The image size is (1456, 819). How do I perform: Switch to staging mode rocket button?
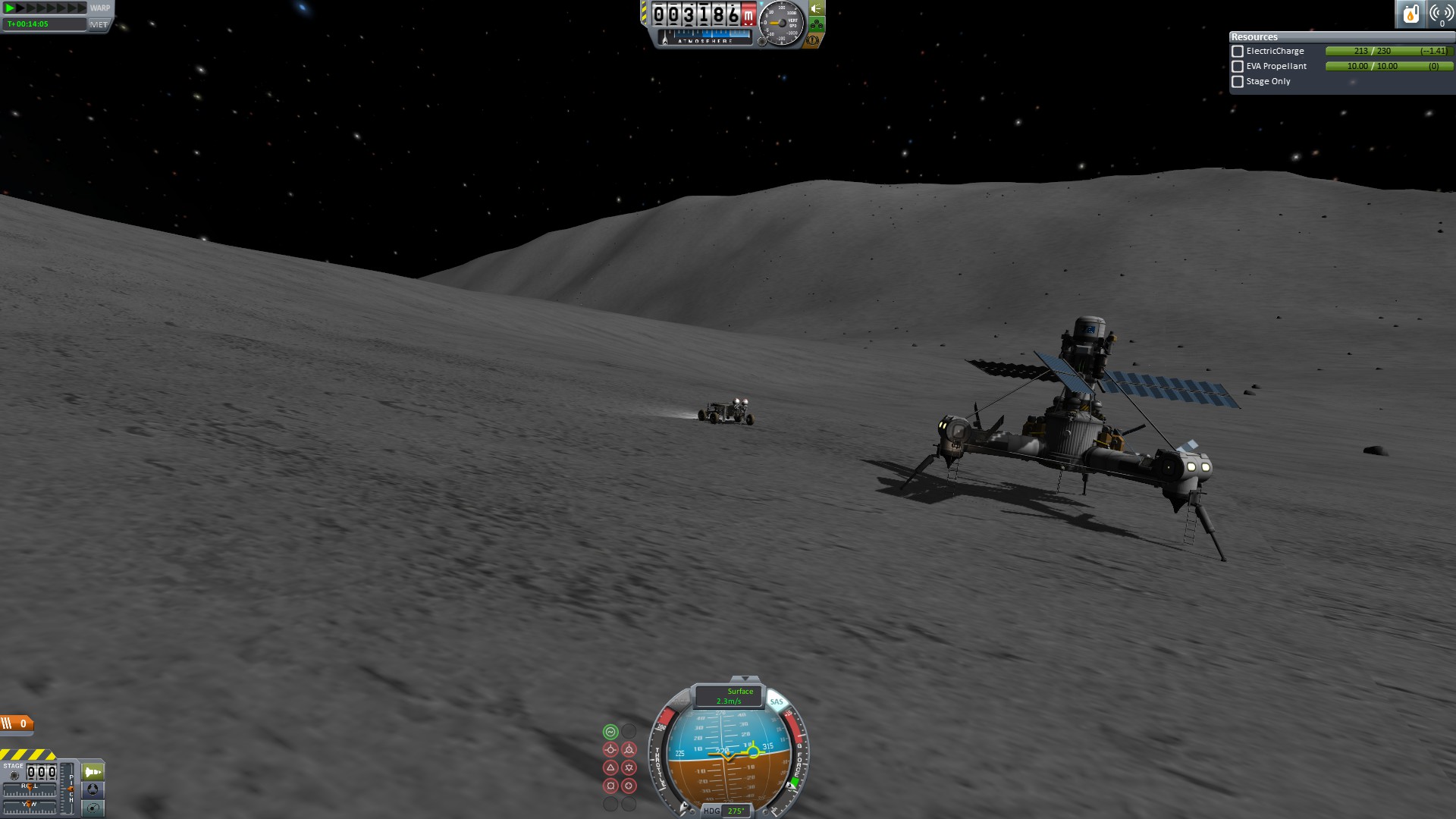93,772
